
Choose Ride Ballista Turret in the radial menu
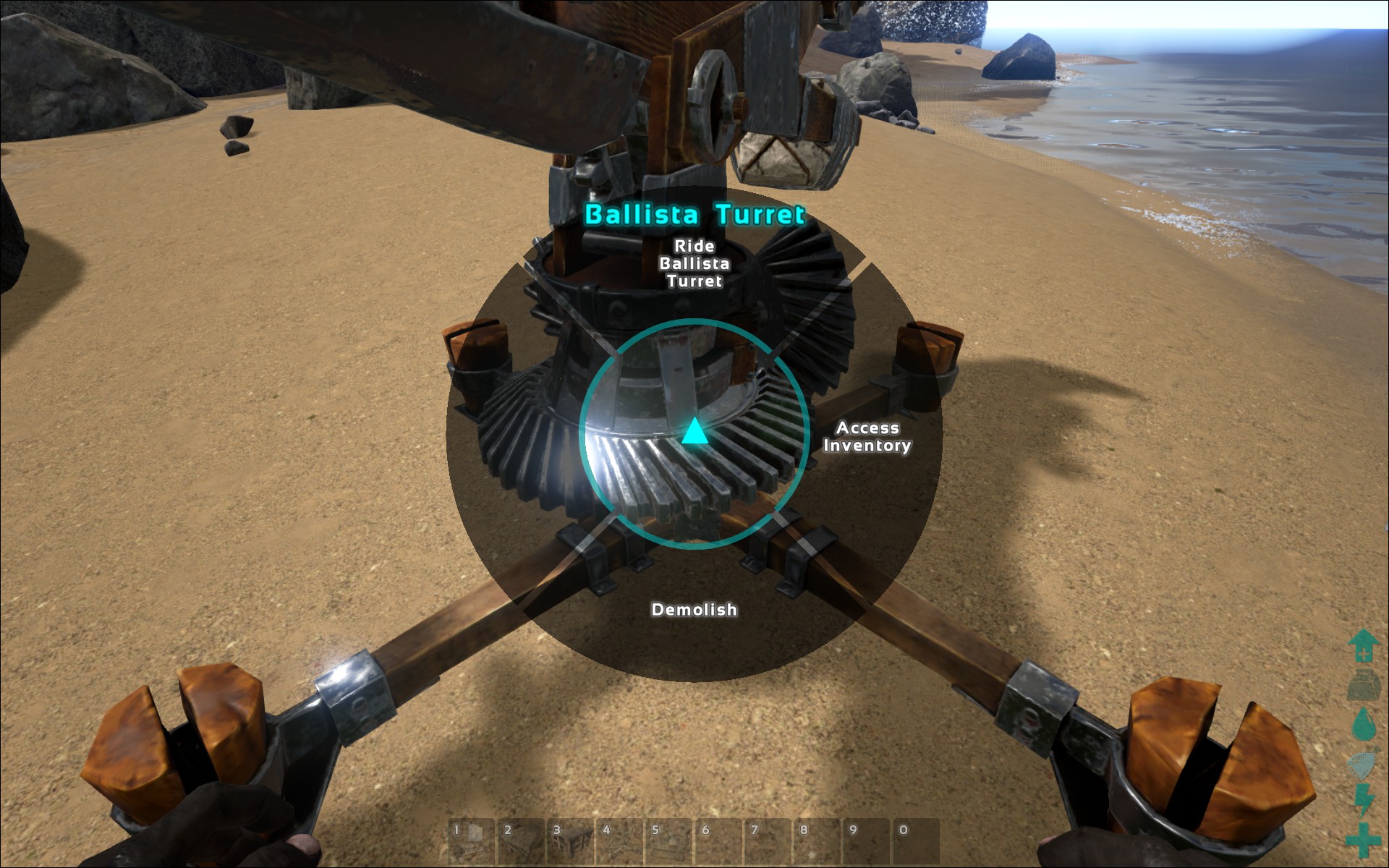(x=694, y=263)
